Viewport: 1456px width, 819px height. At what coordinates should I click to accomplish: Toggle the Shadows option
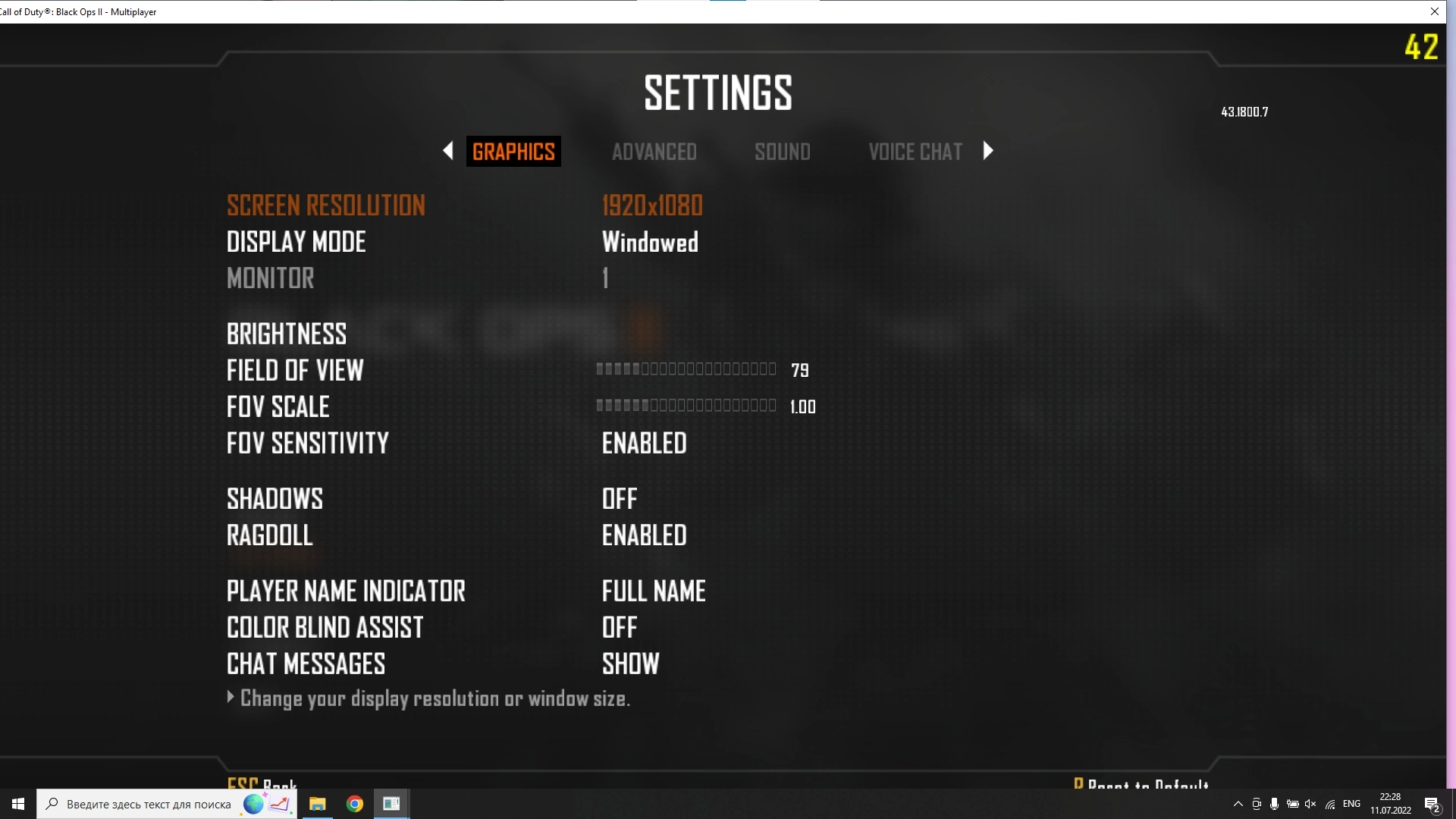[x=619, y=499]
